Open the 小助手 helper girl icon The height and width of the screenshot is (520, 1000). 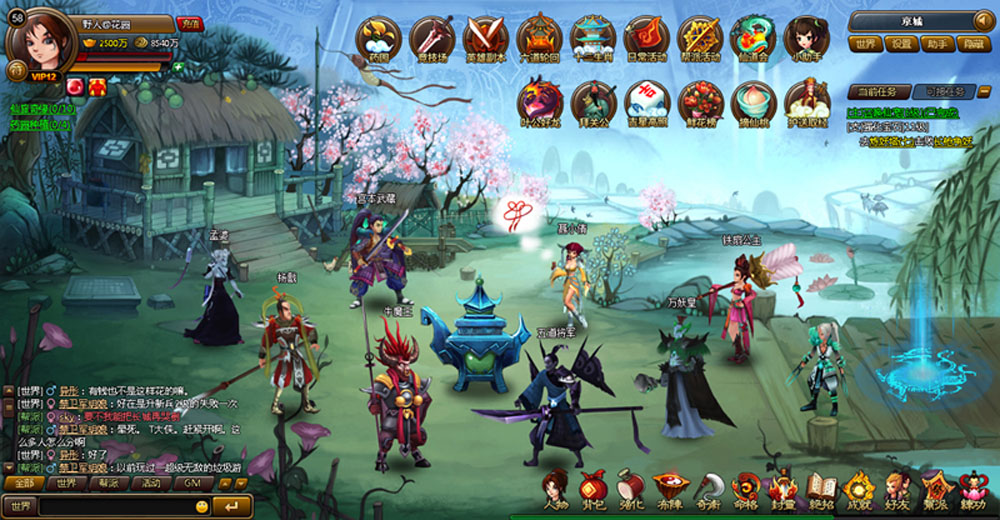806,37
